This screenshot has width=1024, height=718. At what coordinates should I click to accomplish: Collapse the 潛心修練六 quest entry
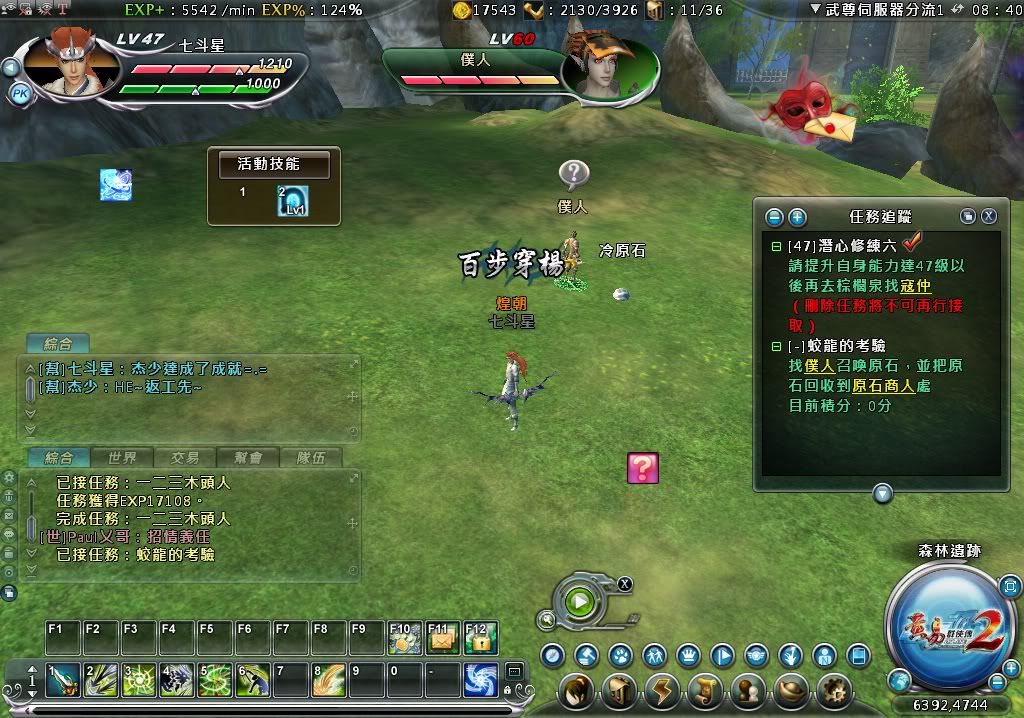coord(777,246)
